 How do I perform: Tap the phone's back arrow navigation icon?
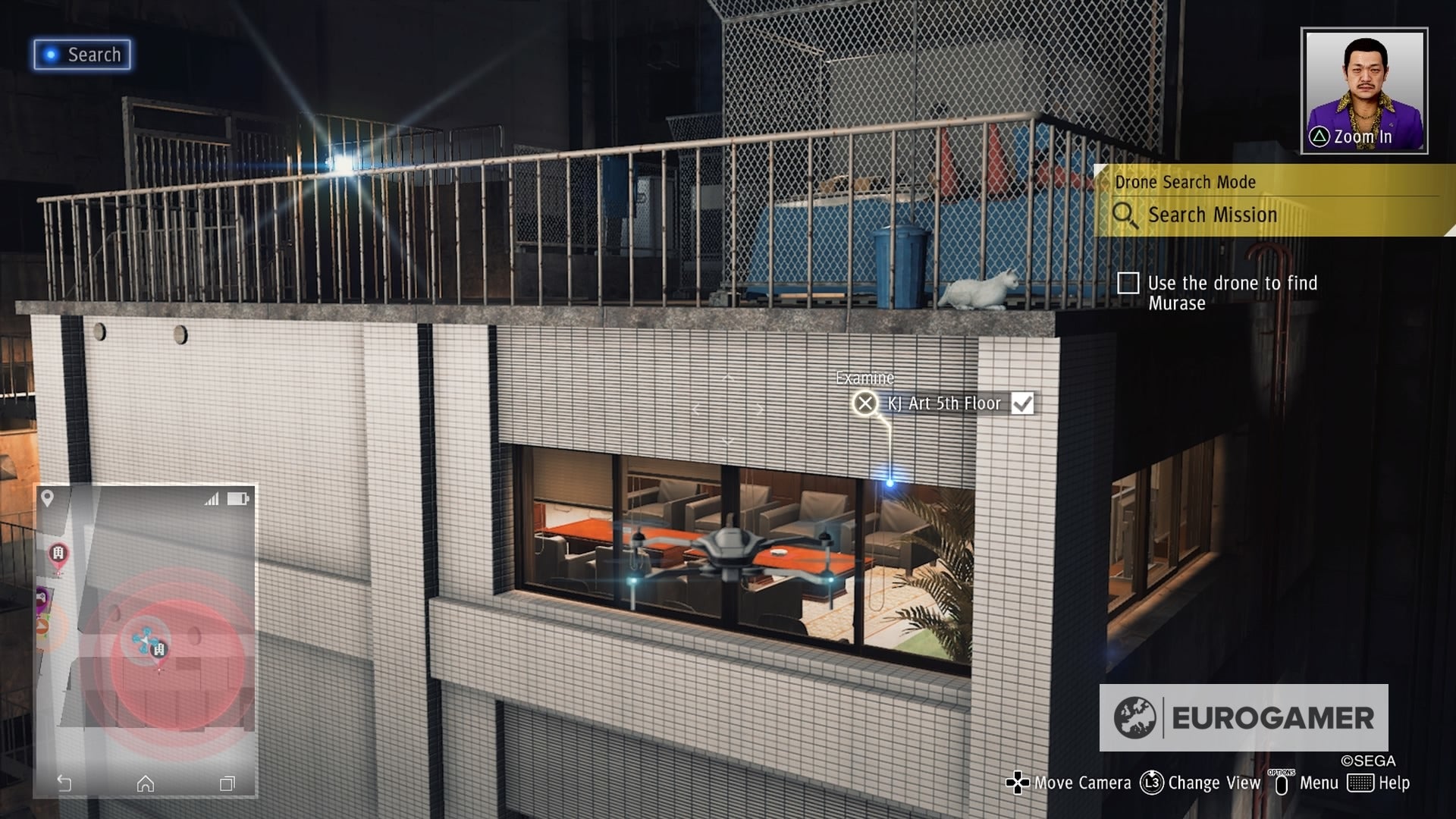pyautogui.click(x=65, y=783)
